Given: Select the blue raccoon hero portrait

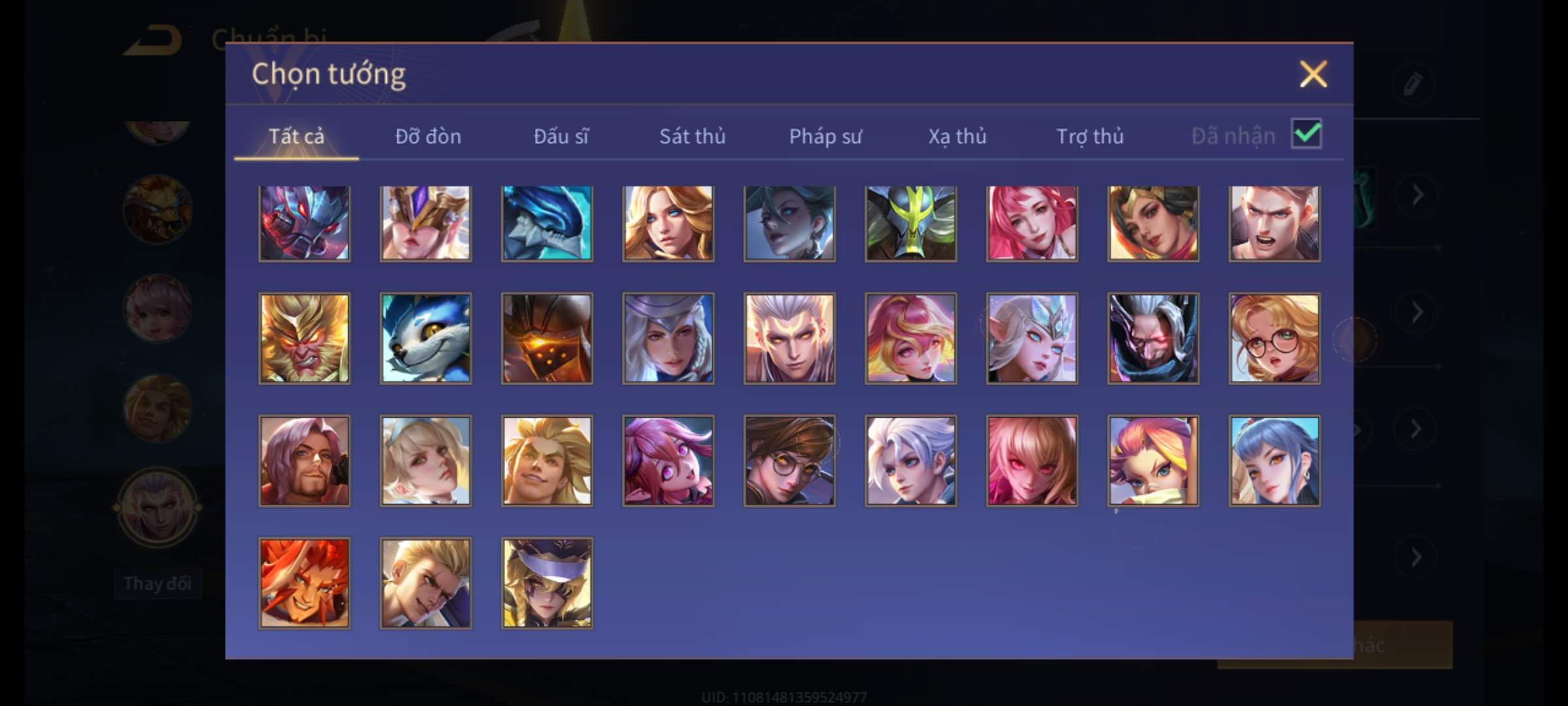Looking at the screenshot, I should [x=425, y=338].
